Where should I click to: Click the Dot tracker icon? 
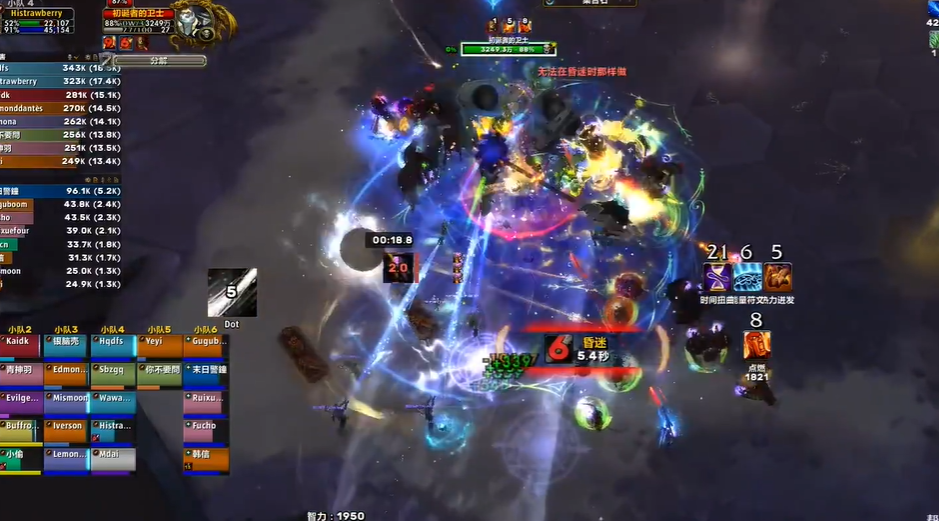coord(232,293)
